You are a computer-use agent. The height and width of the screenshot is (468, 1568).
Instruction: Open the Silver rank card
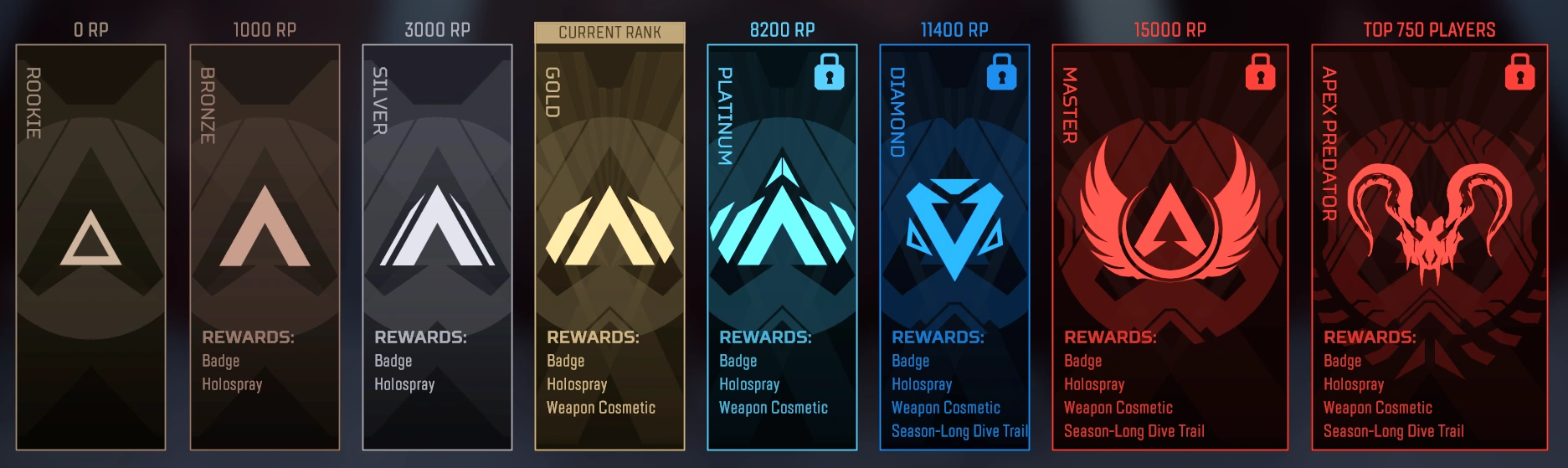tap(437, 247)
